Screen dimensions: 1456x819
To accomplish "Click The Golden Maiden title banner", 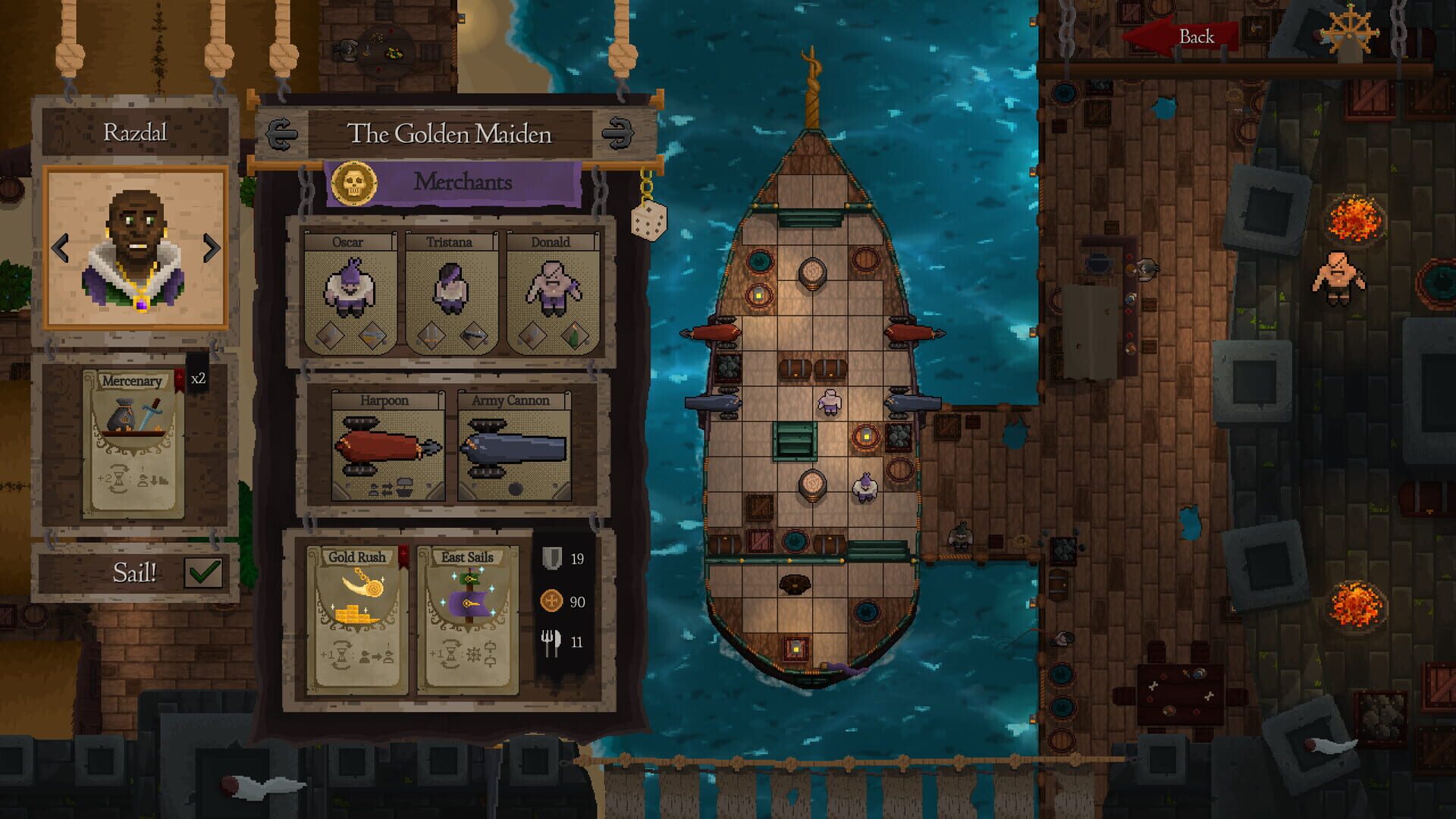I will (452, 132).
